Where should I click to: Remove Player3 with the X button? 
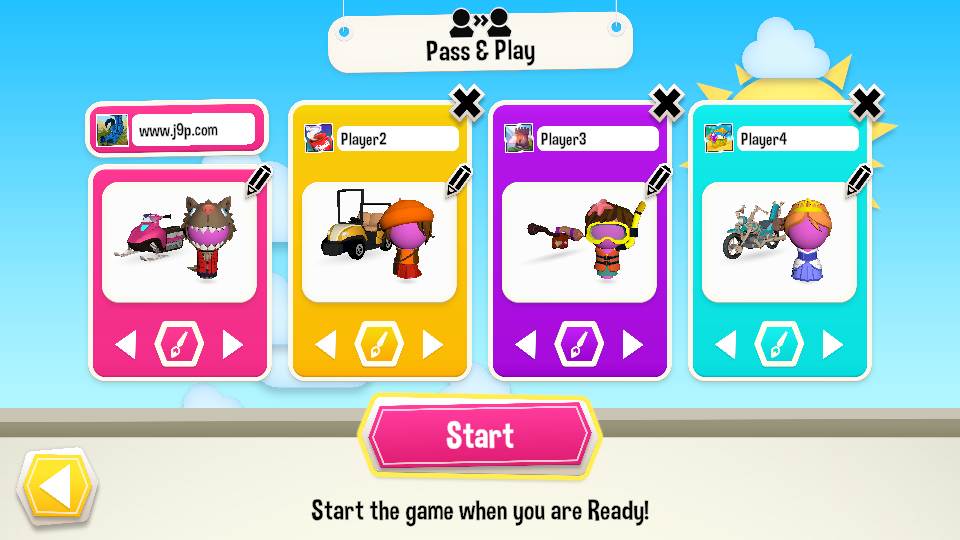666,101
